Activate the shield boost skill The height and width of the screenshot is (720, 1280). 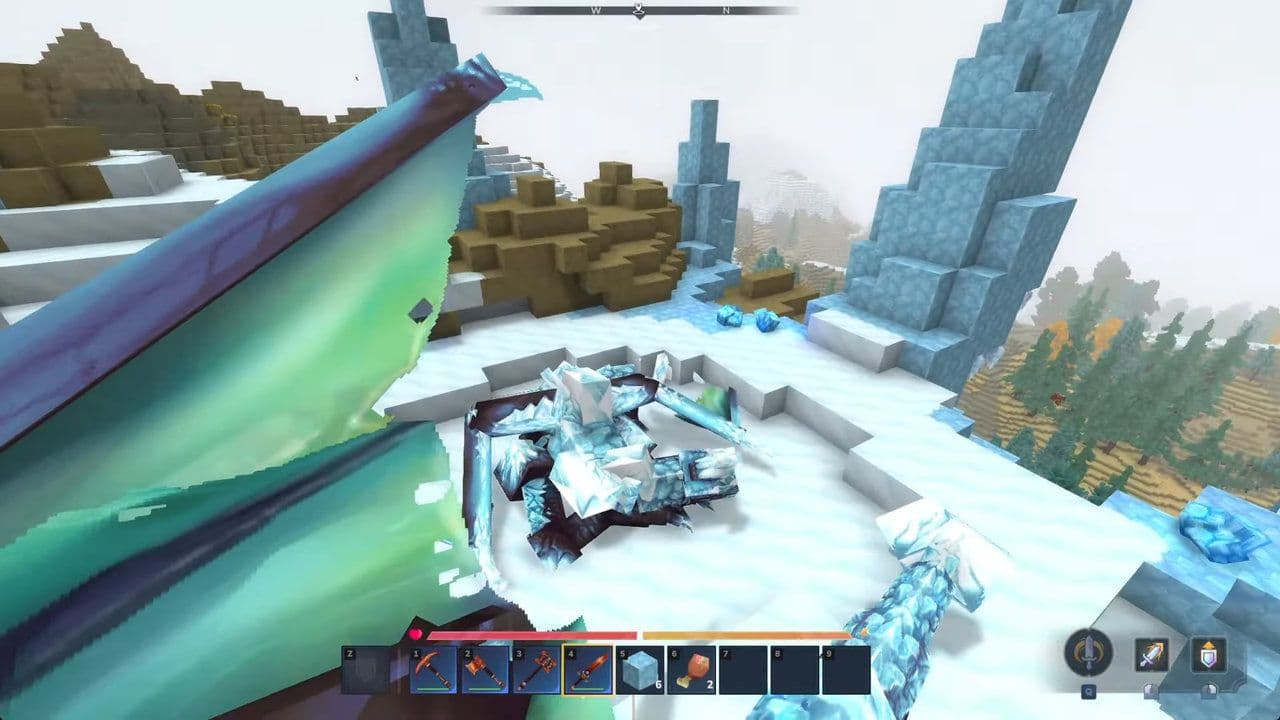[x=1209, y=654]
